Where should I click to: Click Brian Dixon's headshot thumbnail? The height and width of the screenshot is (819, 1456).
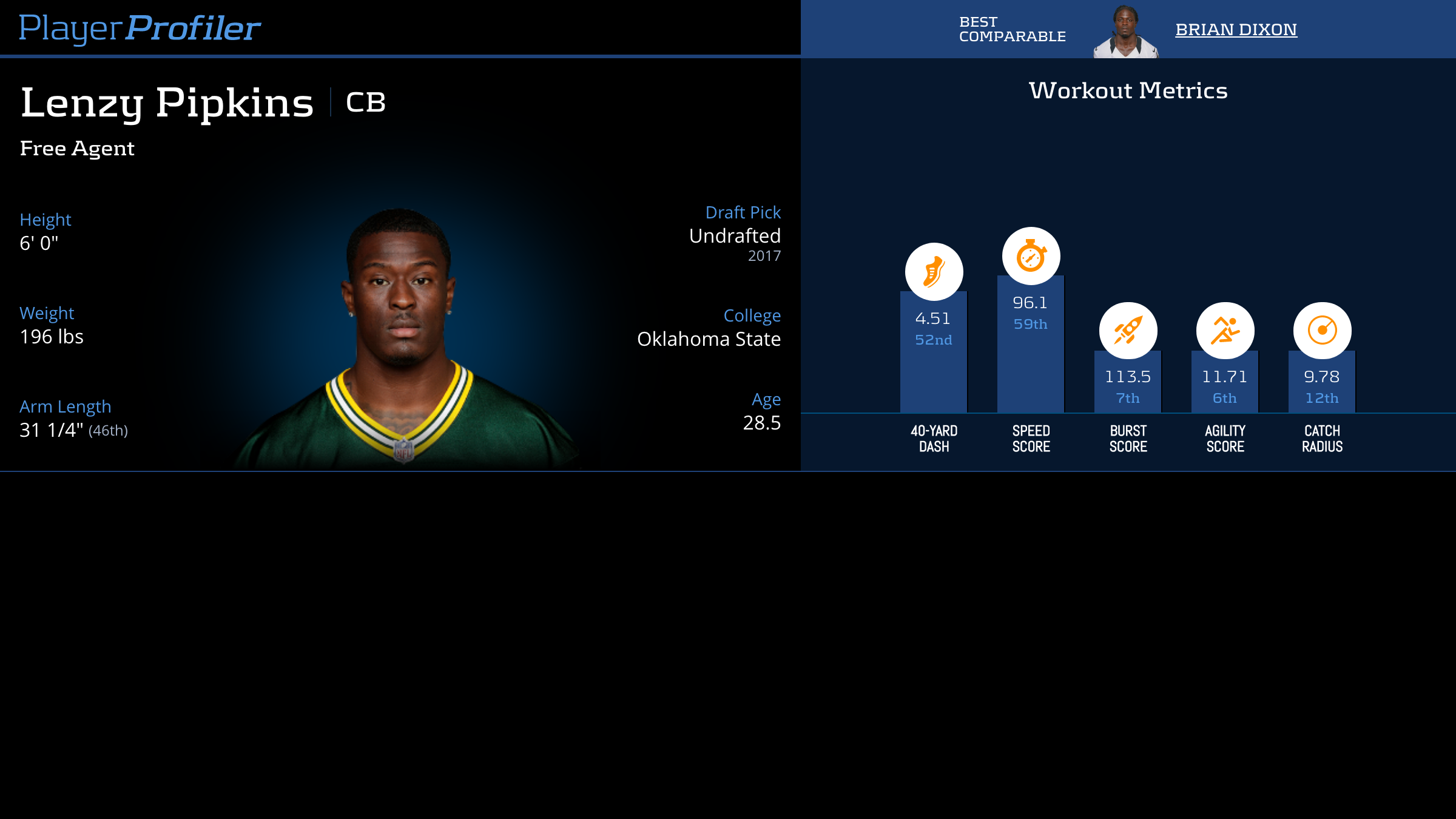coord(1125,32)
